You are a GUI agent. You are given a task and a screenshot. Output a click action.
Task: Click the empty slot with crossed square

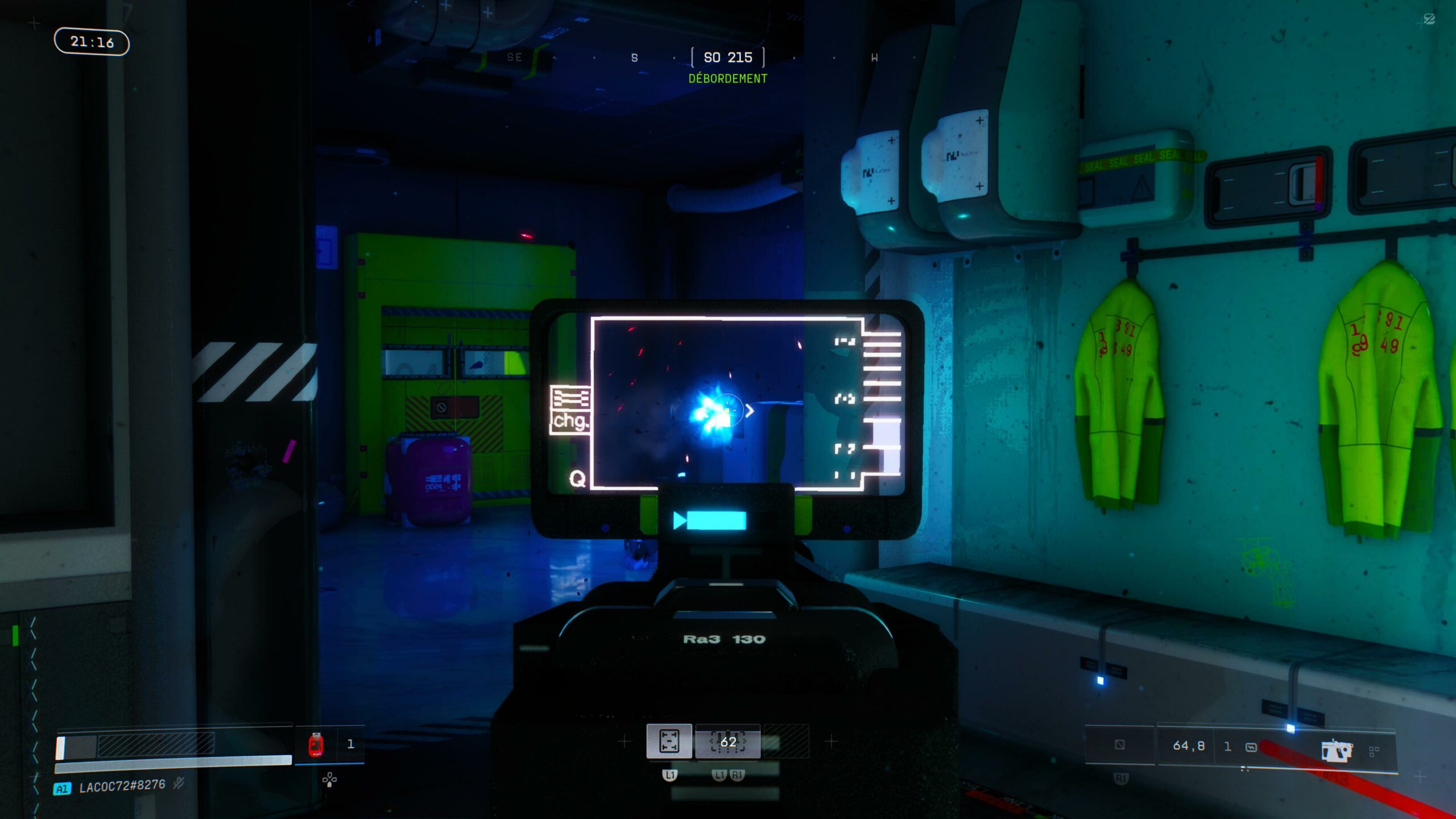click(x=1119, y=744)
